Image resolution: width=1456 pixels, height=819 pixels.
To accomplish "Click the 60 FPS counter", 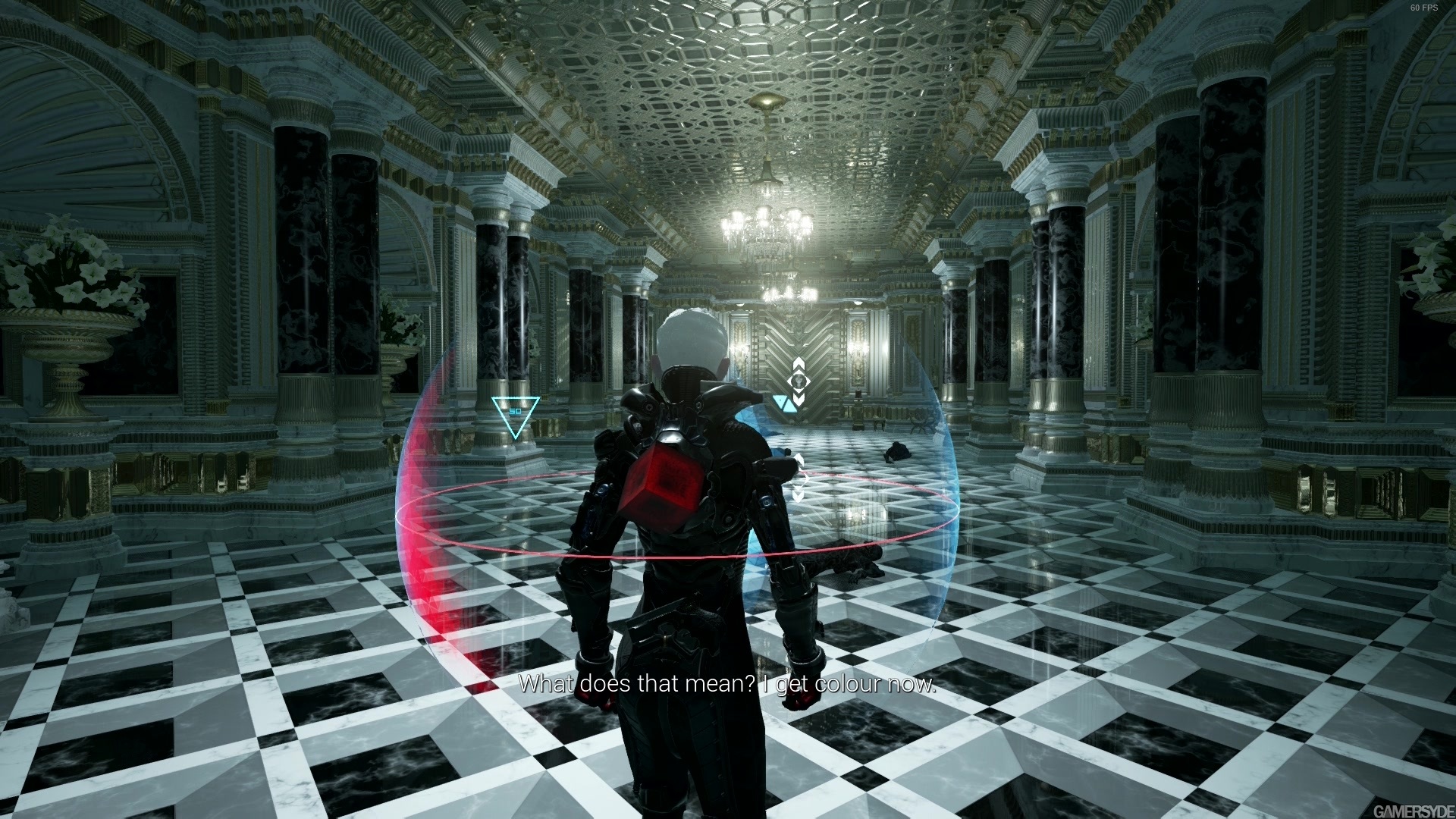I will (1423, 8).
